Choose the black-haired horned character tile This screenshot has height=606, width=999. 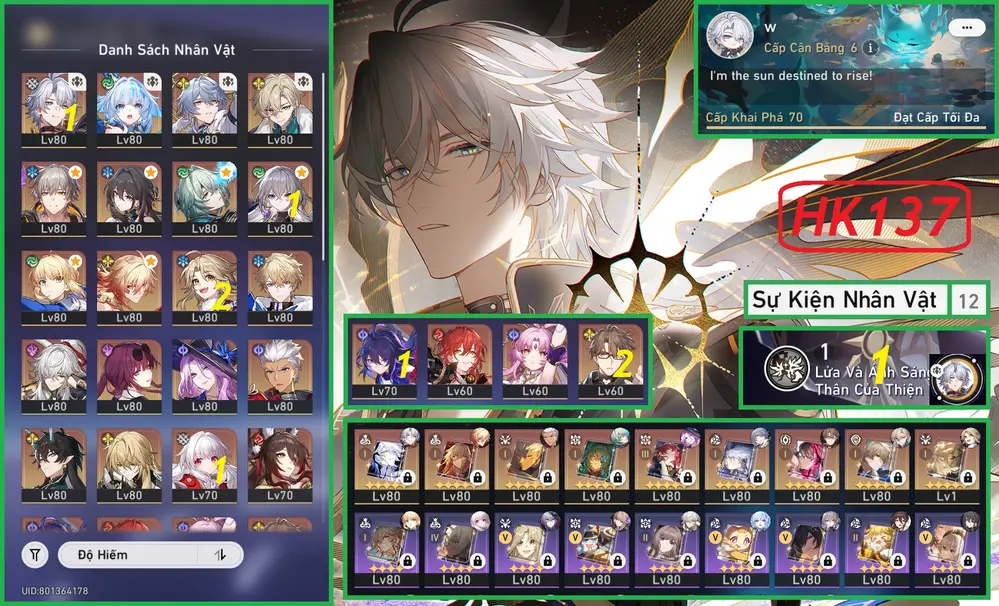[54, 462]
